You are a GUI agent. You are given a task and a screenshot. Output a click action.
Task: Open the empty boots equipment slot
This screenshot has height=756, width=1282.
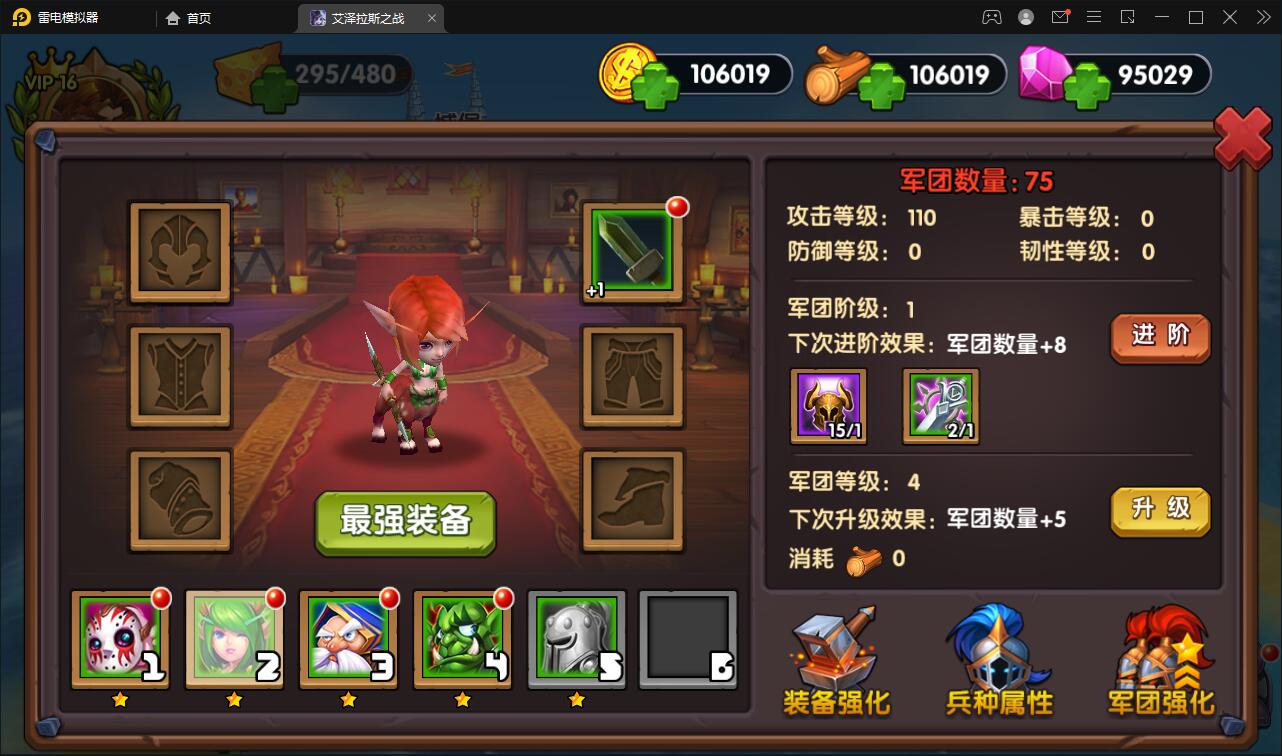[631, 499]
